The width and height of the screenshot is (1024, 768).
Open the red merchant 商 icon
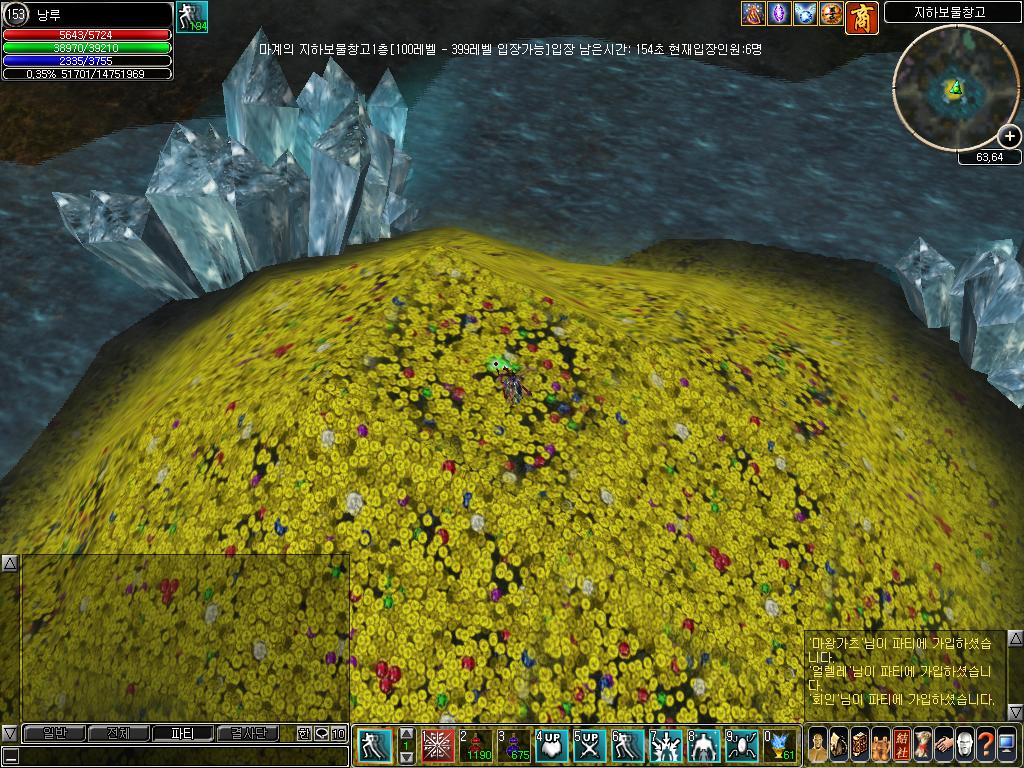[x=861, y=15]
